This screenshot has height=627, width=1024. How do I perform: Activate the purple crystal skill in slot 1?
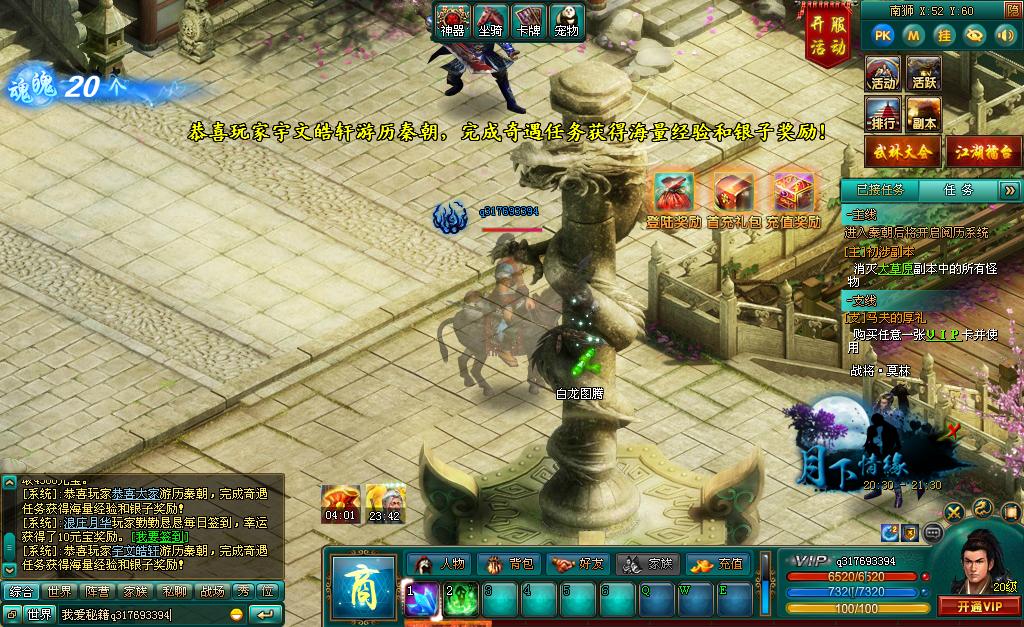(x=420, y=599)
